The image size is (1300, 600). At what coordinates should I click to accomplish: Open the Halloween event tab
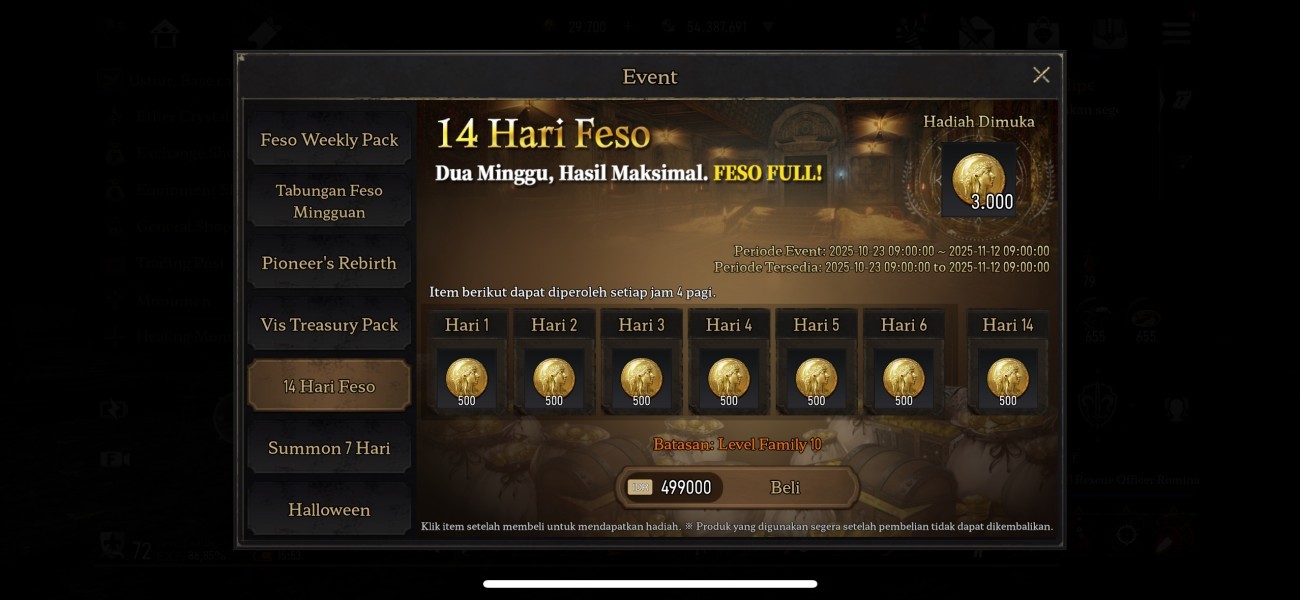[329, 510]
